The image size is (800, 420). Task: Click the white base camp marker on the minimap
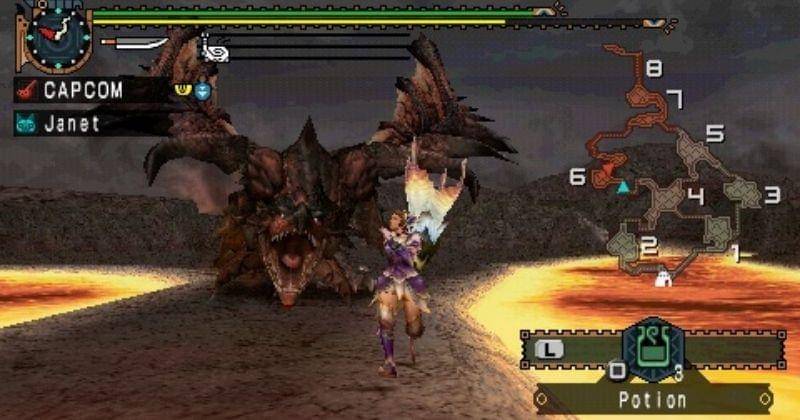pyautogui.click(x=661, y=281)
